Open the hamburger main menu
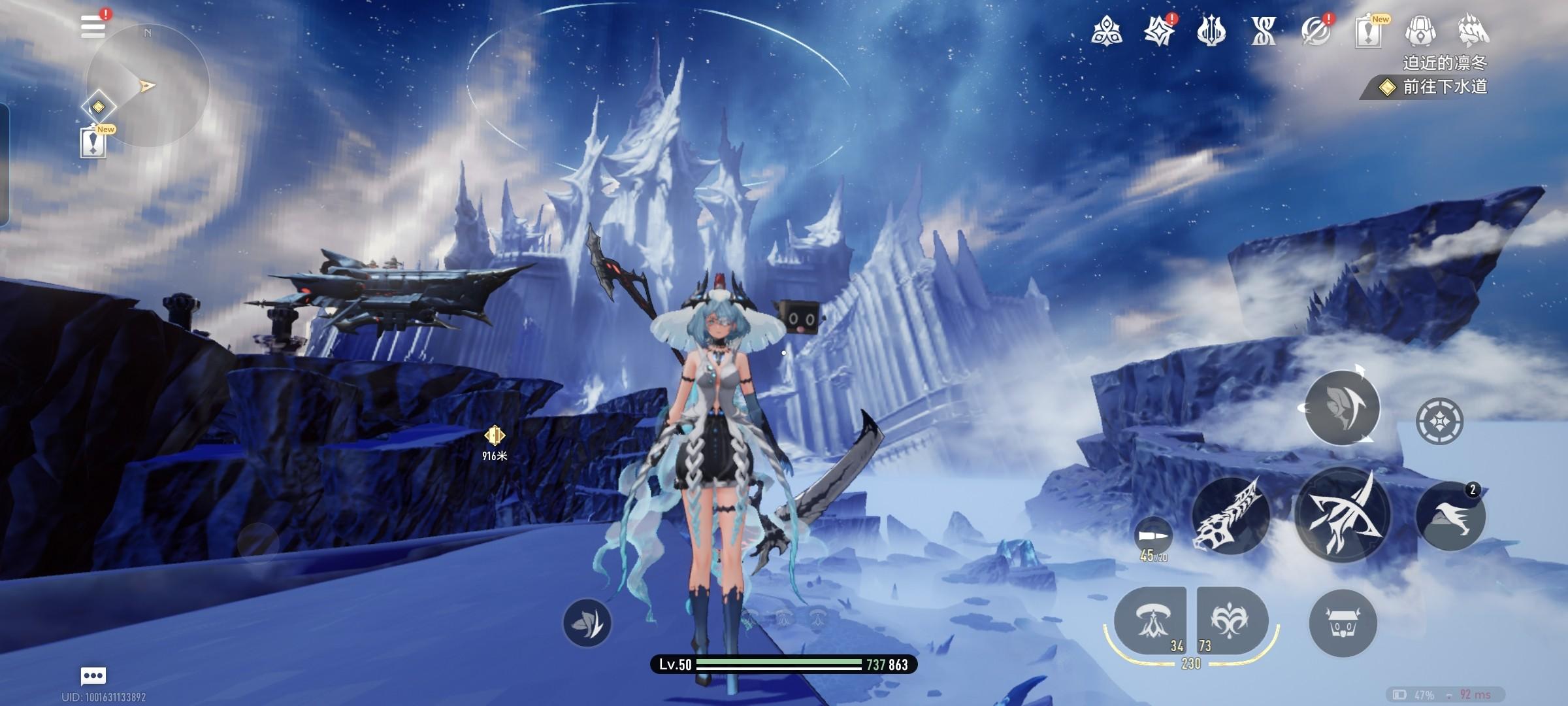Image resolution: width=1568 pixels, height=706 pixels. point(93,27)
